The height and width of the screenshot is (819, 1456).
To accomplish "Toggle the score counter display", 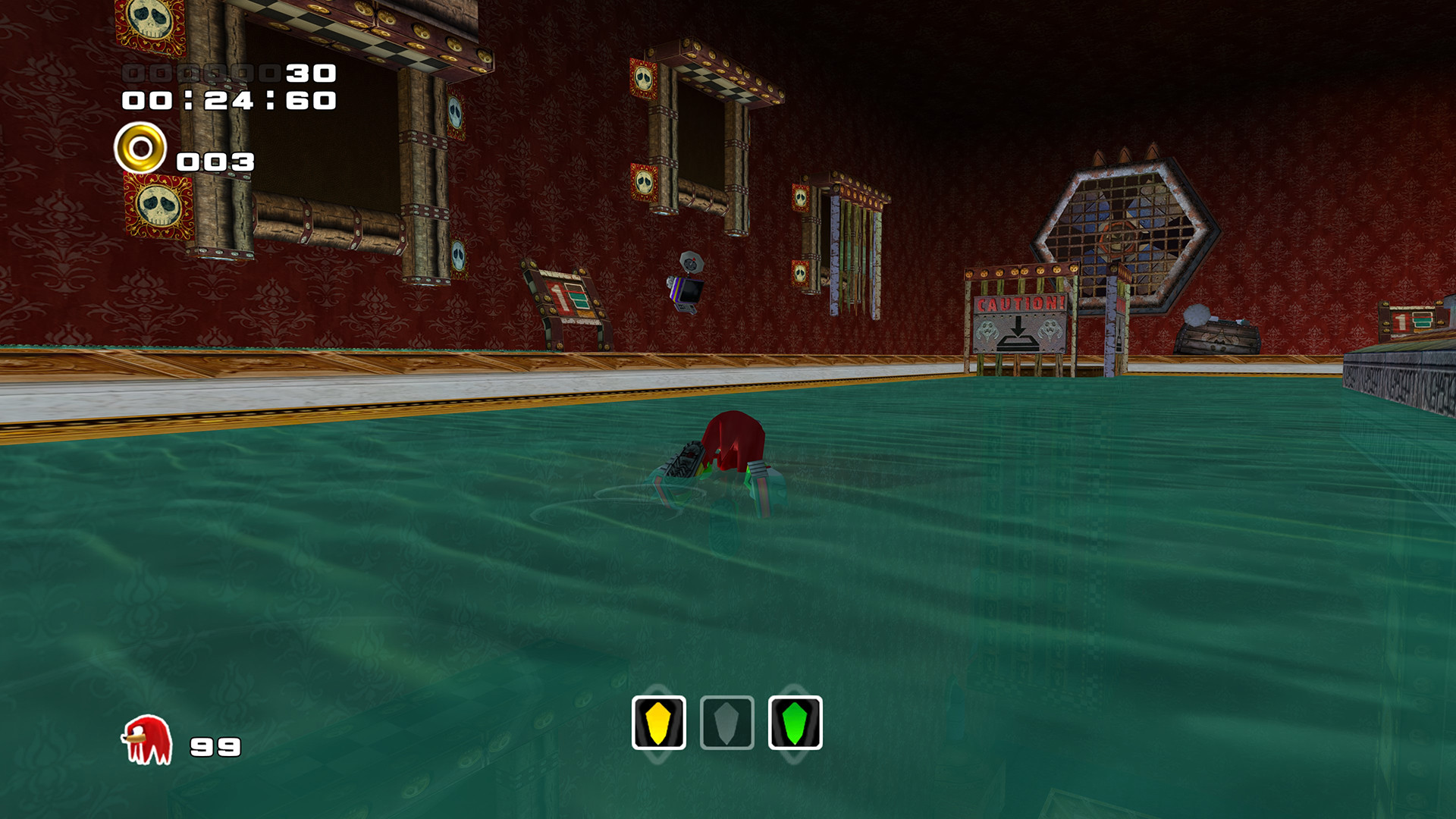I will 227,74.
